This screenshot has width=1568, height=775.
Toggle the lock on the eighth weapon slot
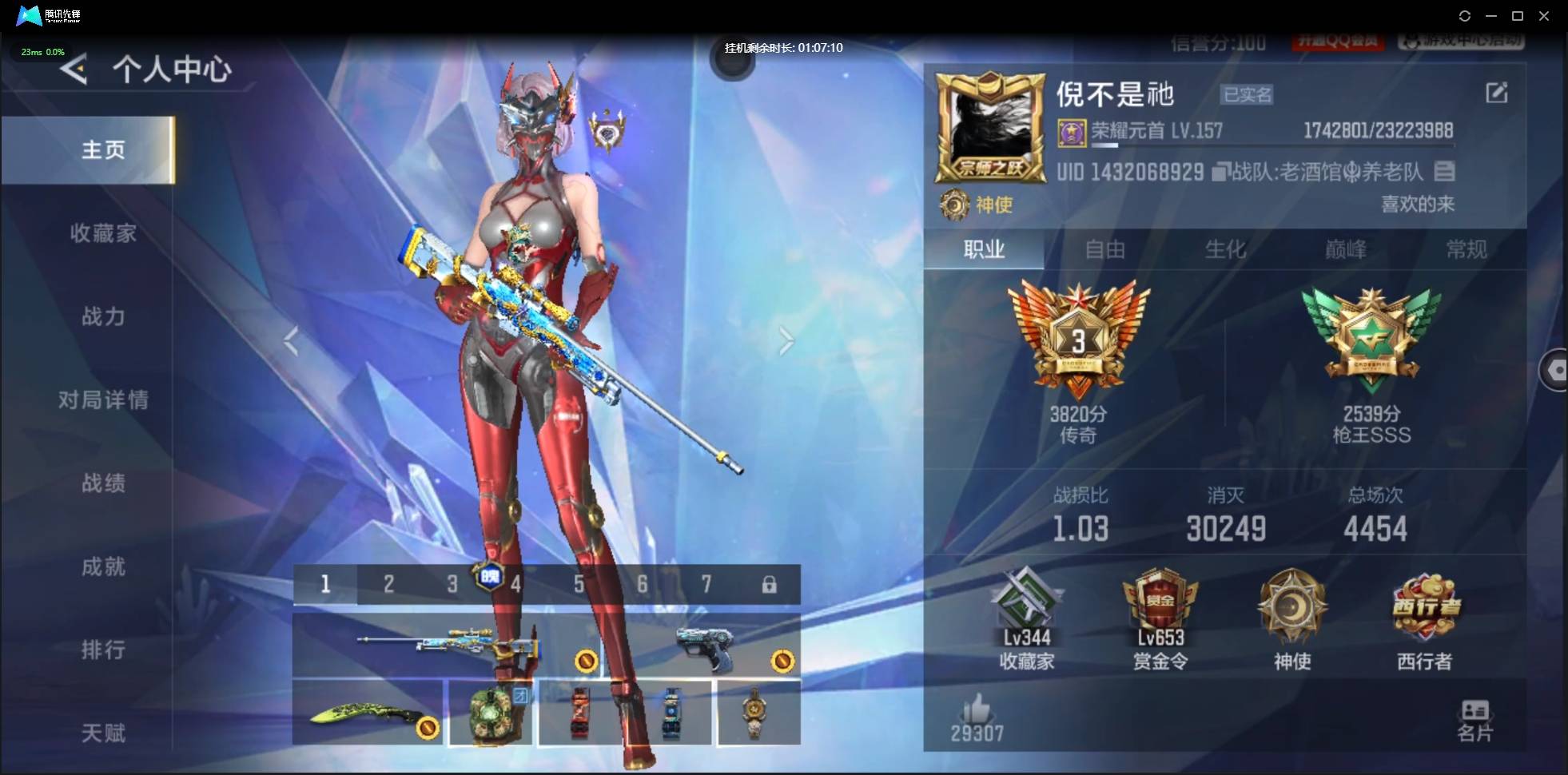[770, 584]
